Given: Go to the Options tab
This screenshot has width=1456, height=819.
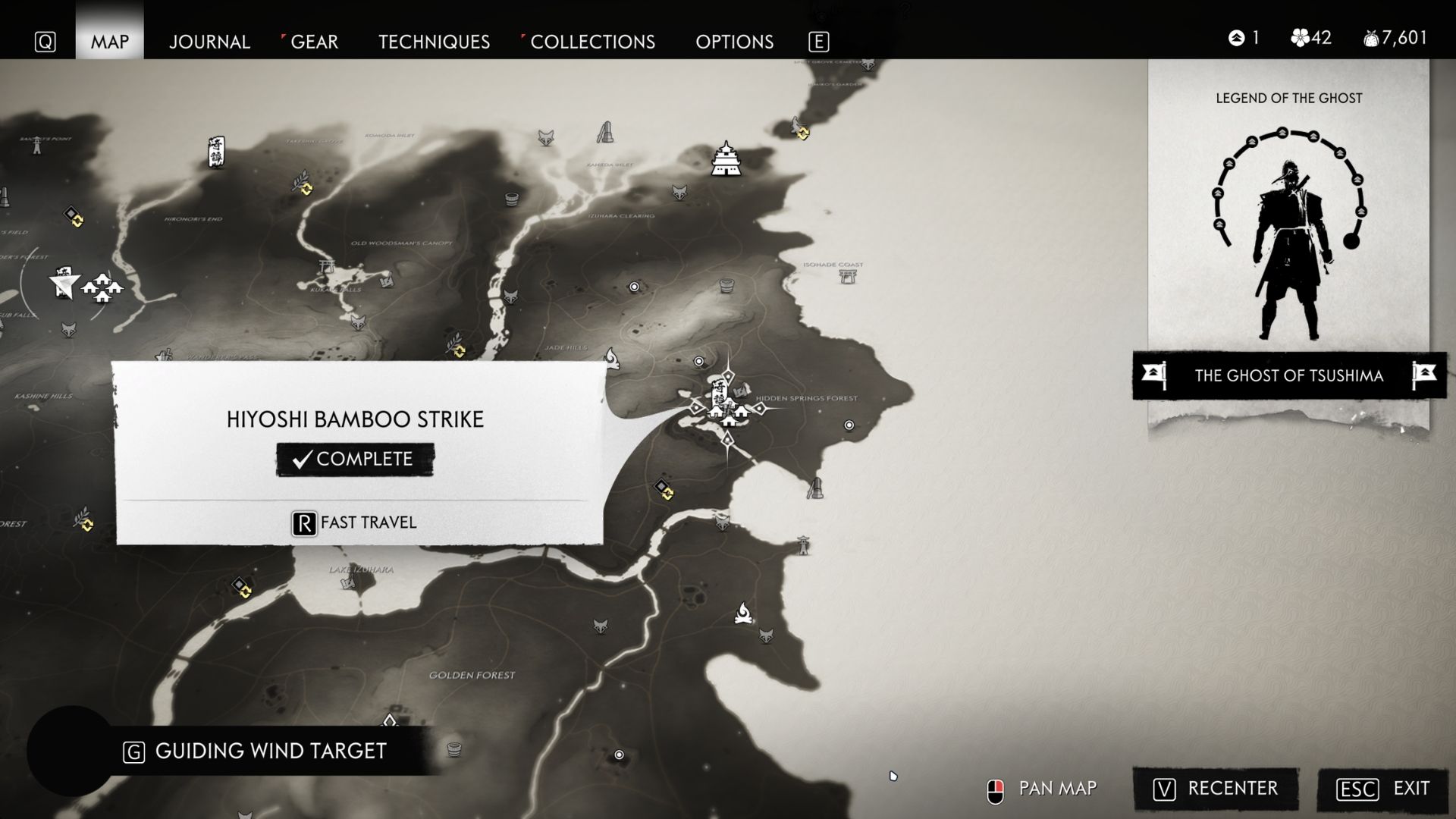Looking at the screenshot, I should [734, 42].
